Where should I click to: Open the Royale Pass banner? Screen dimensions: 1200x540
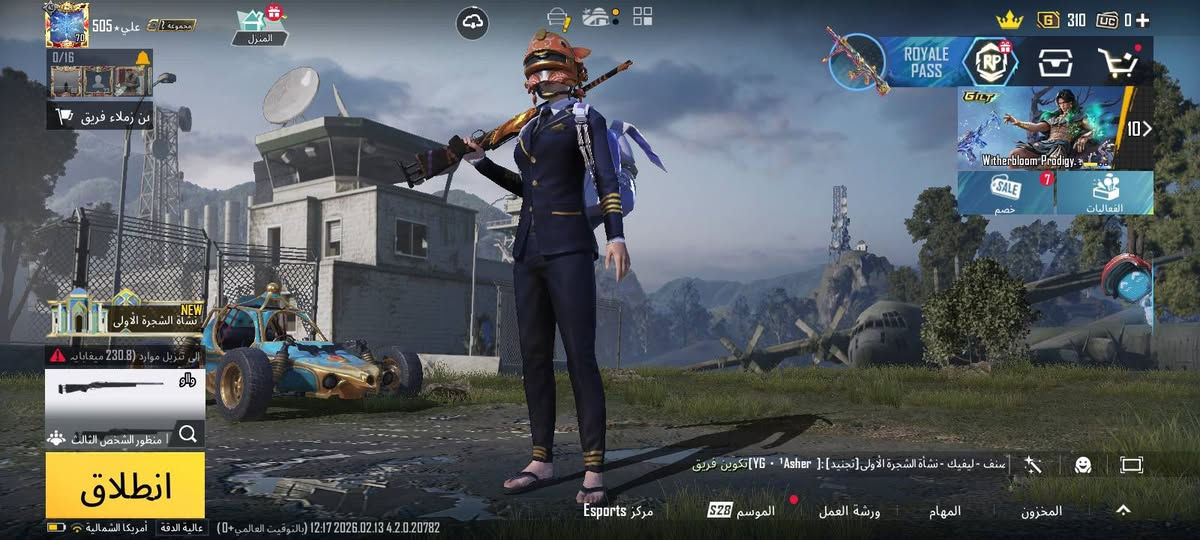tap(925, 62)
